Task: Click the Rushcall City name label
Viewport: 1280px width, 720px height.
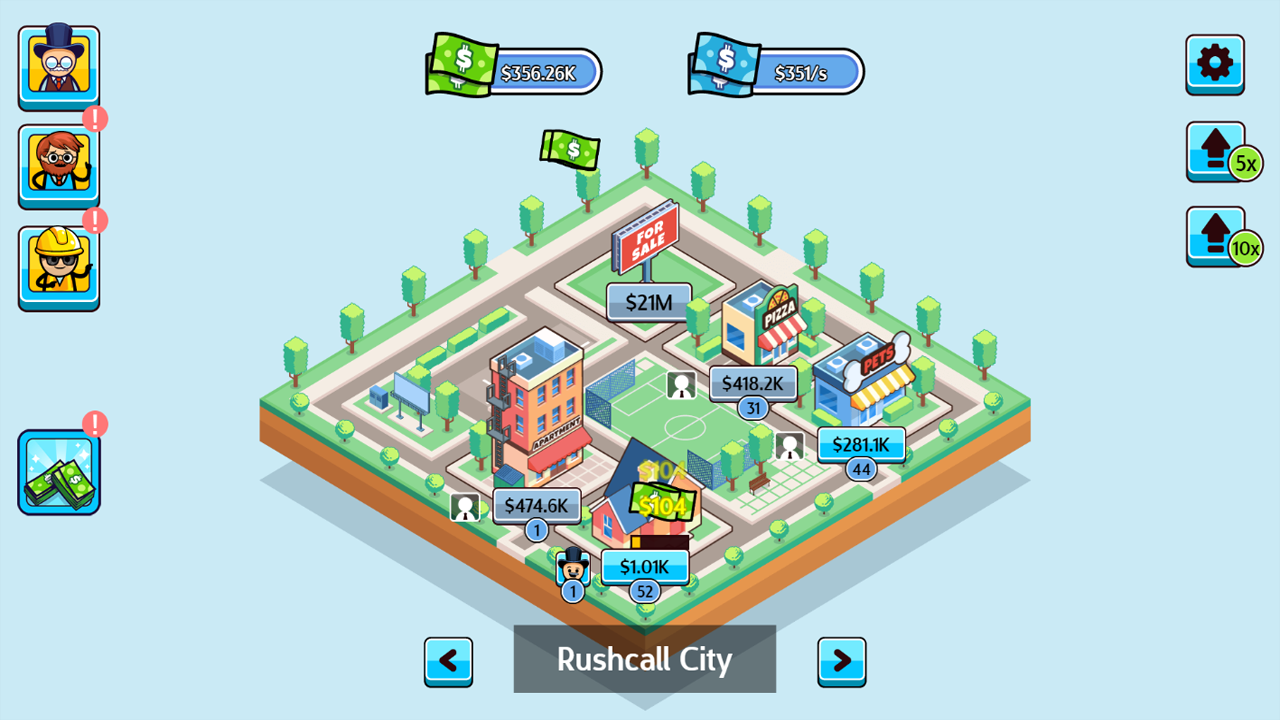Action: (x=644, y=659)
